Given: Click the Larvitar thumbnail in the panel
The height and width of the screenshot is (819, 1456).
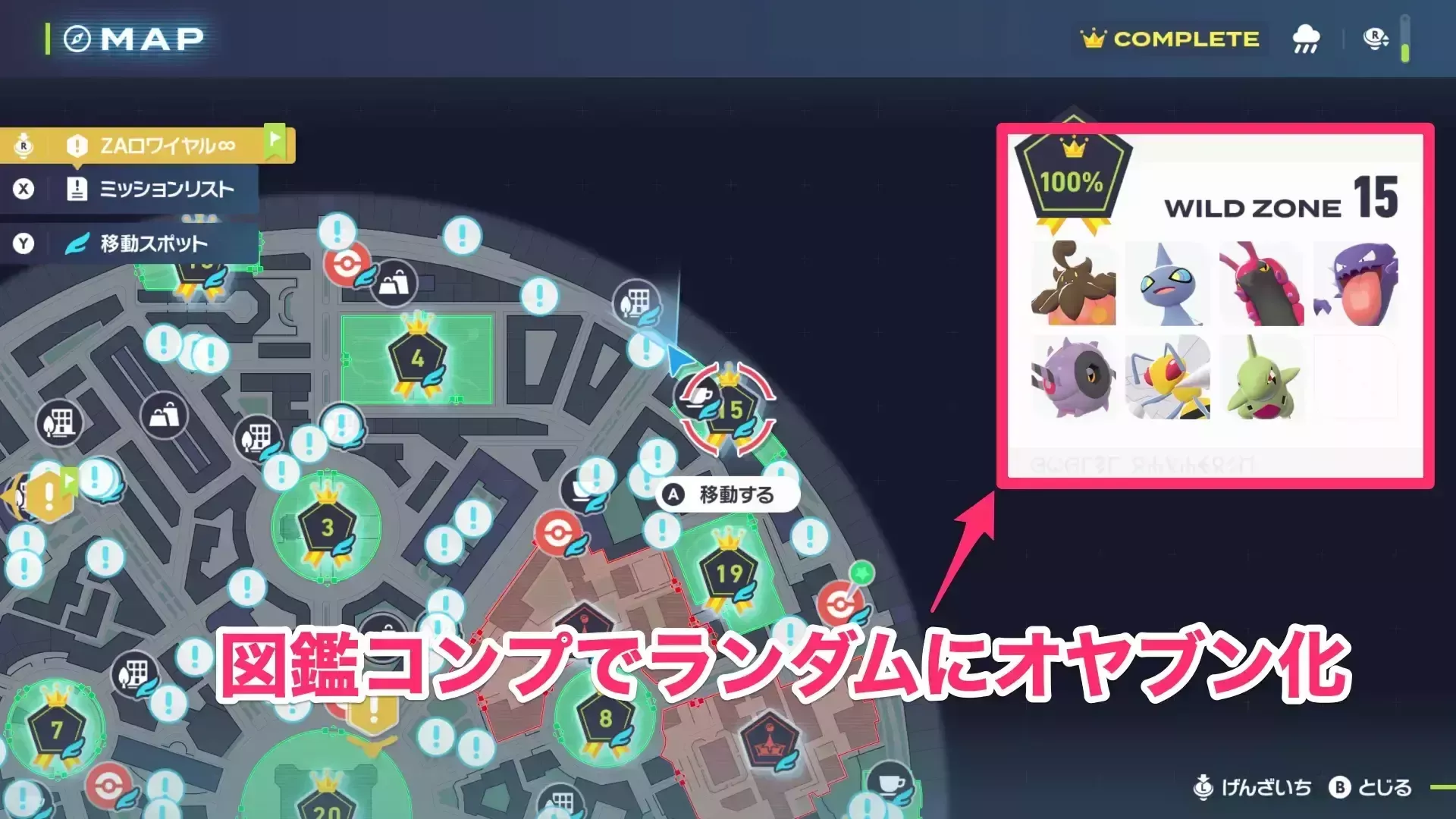Looking at the screenshot, I should pos(1262,377).
